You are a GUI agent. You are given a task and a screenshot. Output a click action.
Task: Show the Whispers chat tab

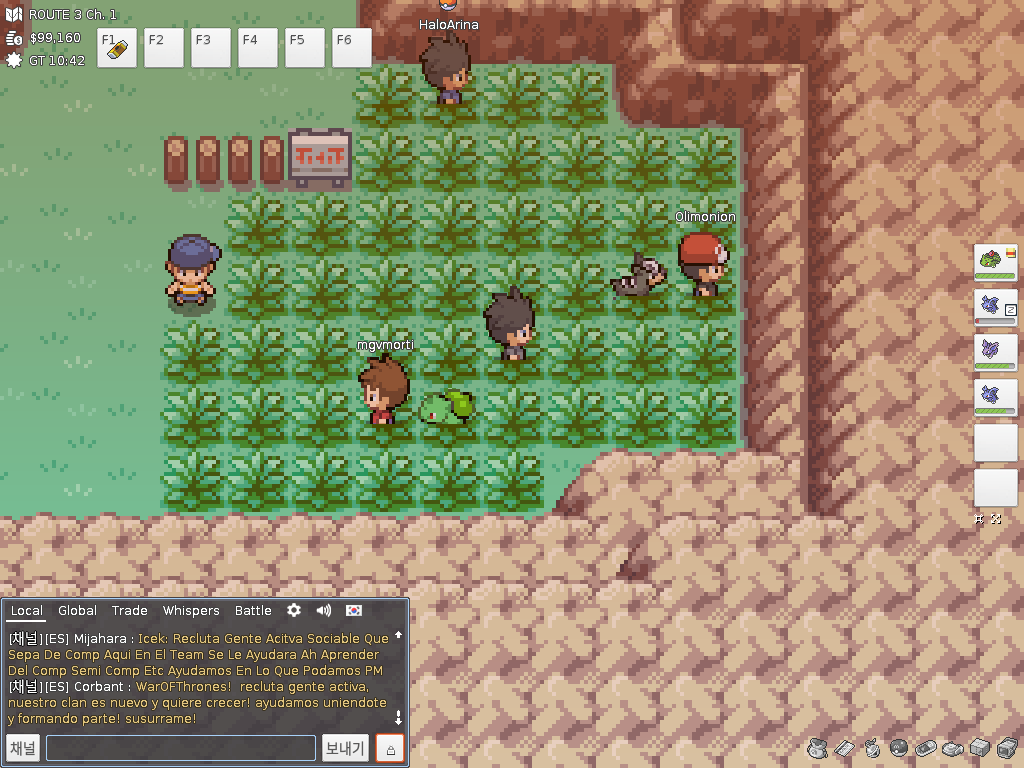tap(191, 611)
